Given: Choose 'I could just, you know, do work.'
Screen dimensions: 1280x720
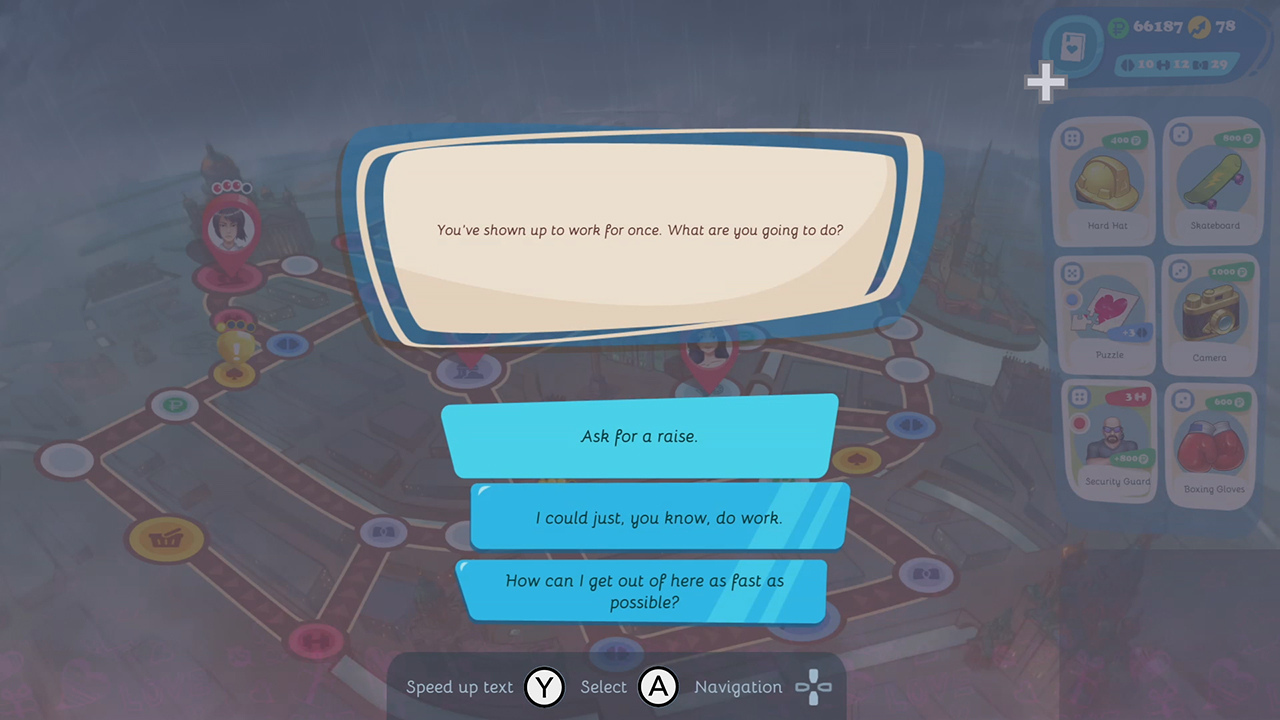Looking at the screenshot, I should (x=657, y=518).
